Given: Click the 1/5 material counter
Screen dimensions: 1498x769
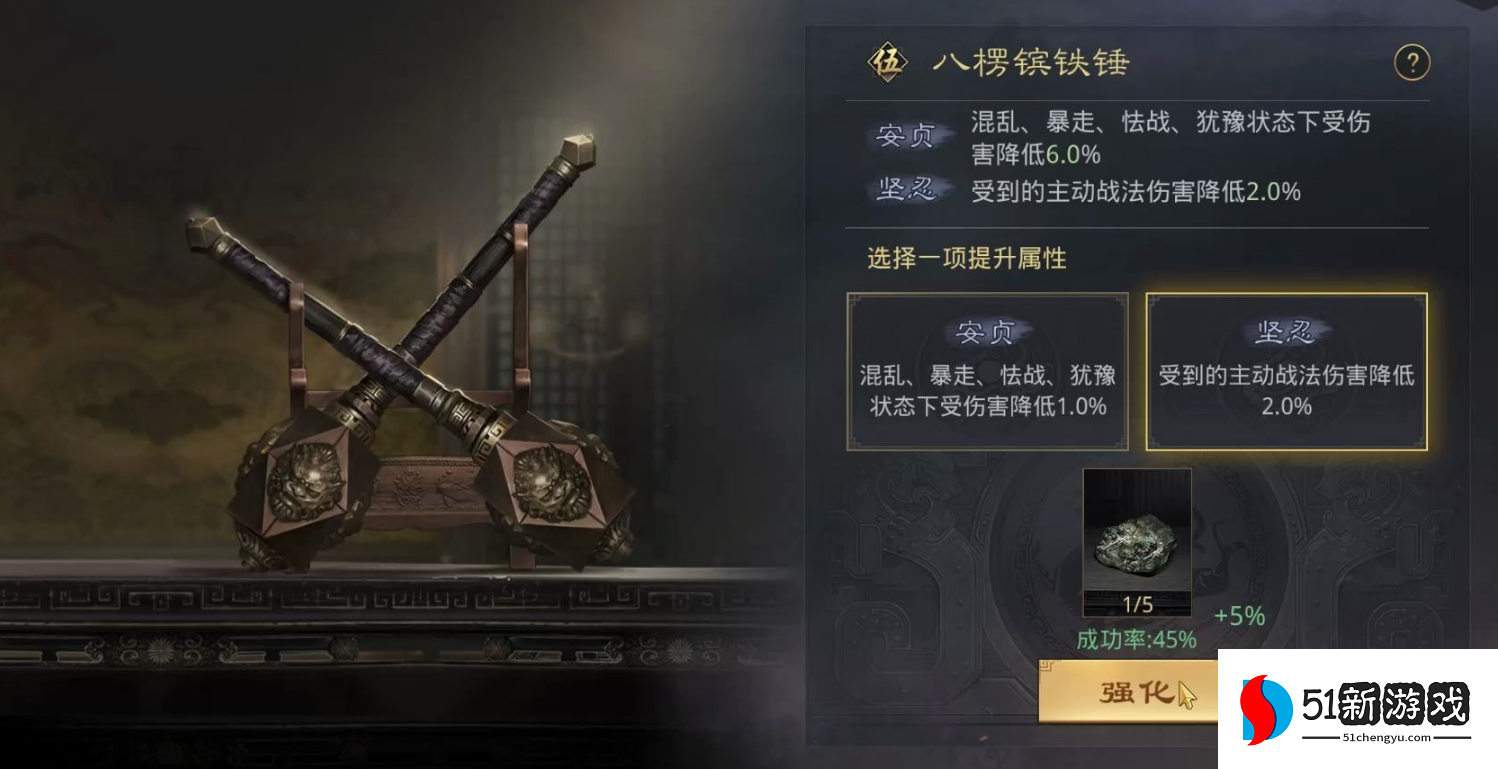Looking at the screenshot, I should (1137, 605).
